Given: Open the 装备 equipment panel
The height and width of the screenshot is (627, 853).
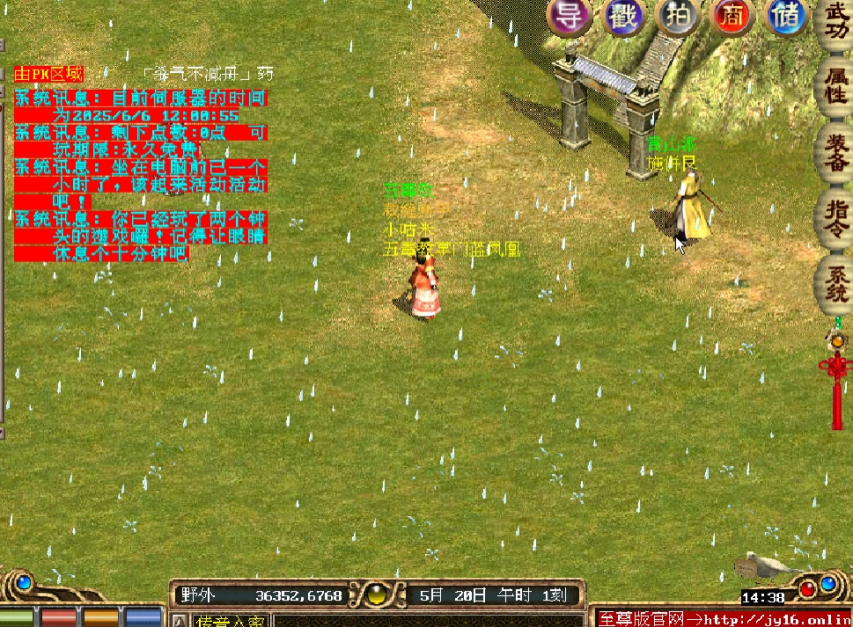Looking at the screenshot, I should click(836, 153).
